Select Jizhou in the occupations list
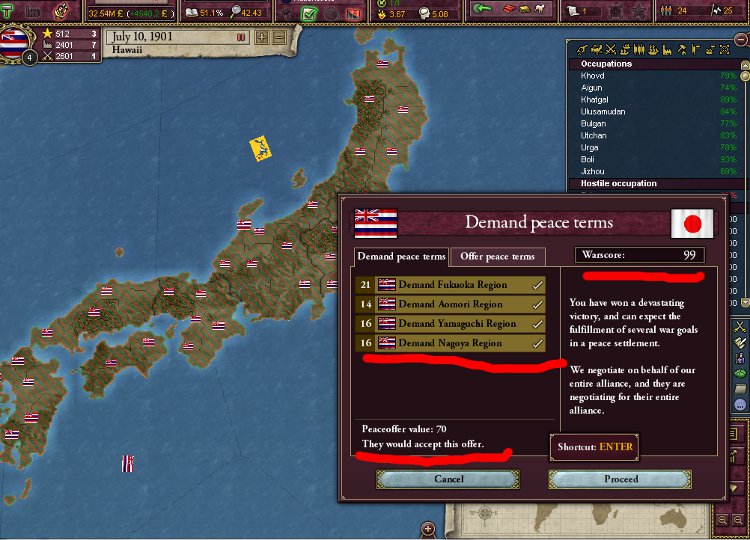The height and width of the screenshot is (540, 750). click(593, 171)
